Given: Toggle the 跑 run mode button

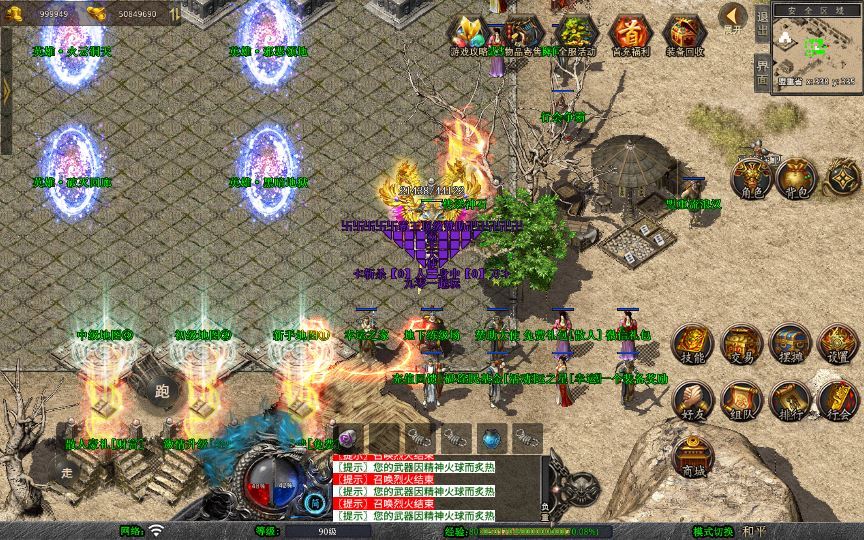Looking at the screenshot, I should click(161, 391).
